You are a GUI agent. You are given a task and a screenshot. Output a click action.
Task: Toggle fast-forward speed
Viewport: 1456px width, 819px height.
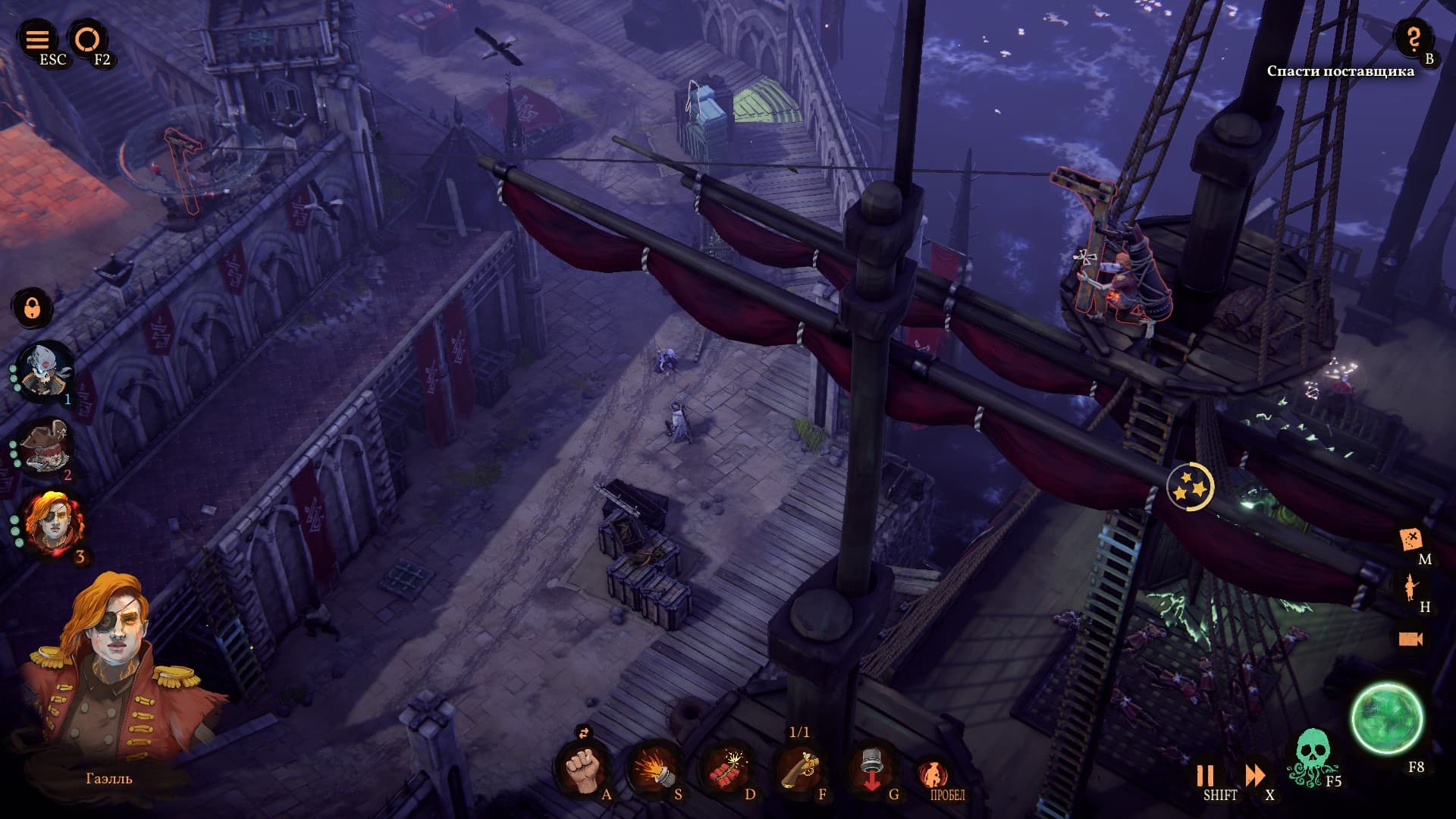click(1255, 775)
